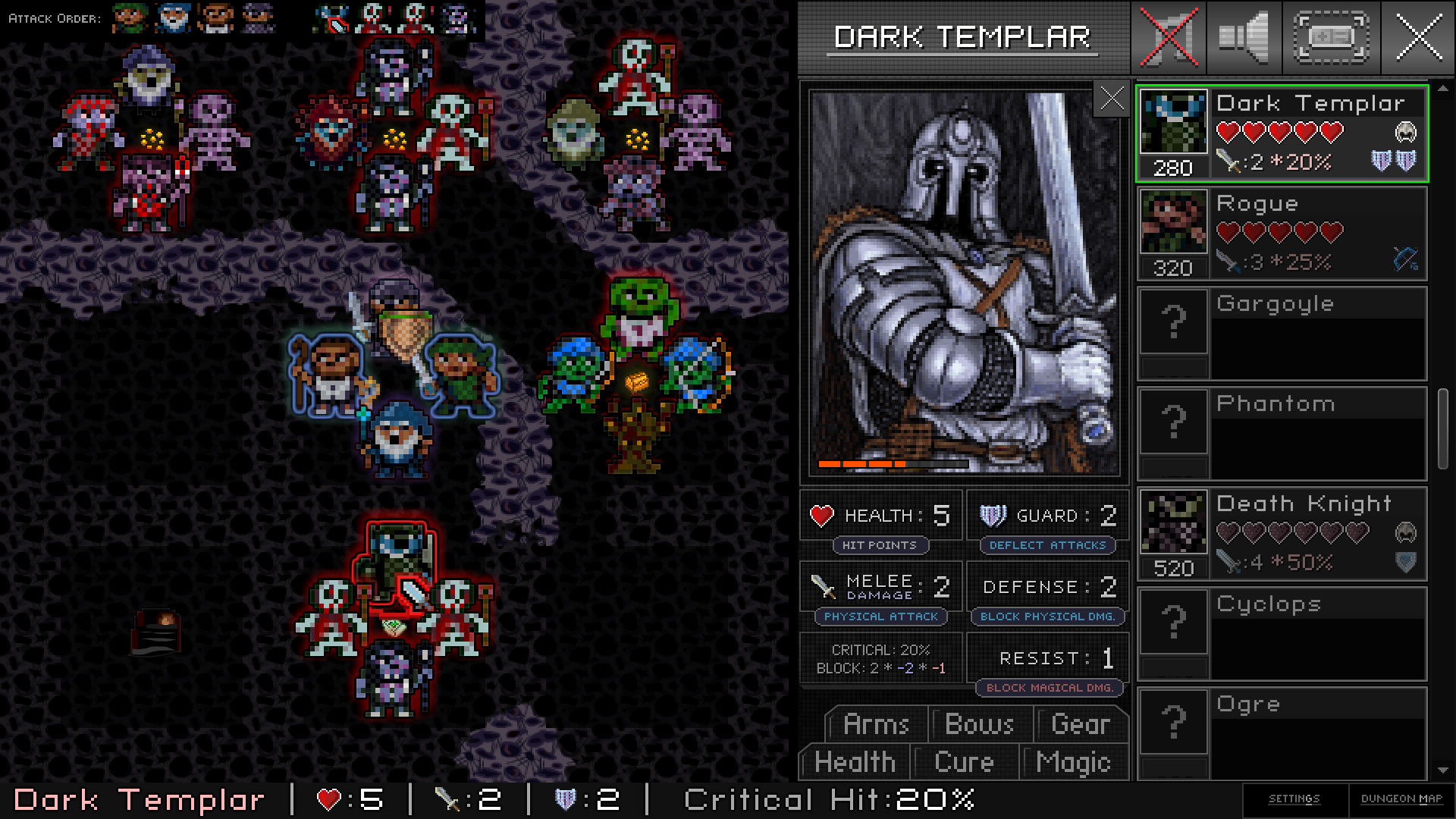The image size is (1456, 819).
Task: Click the Resist shield icon above Block Magical Dmg
Action: pos(995,657)
